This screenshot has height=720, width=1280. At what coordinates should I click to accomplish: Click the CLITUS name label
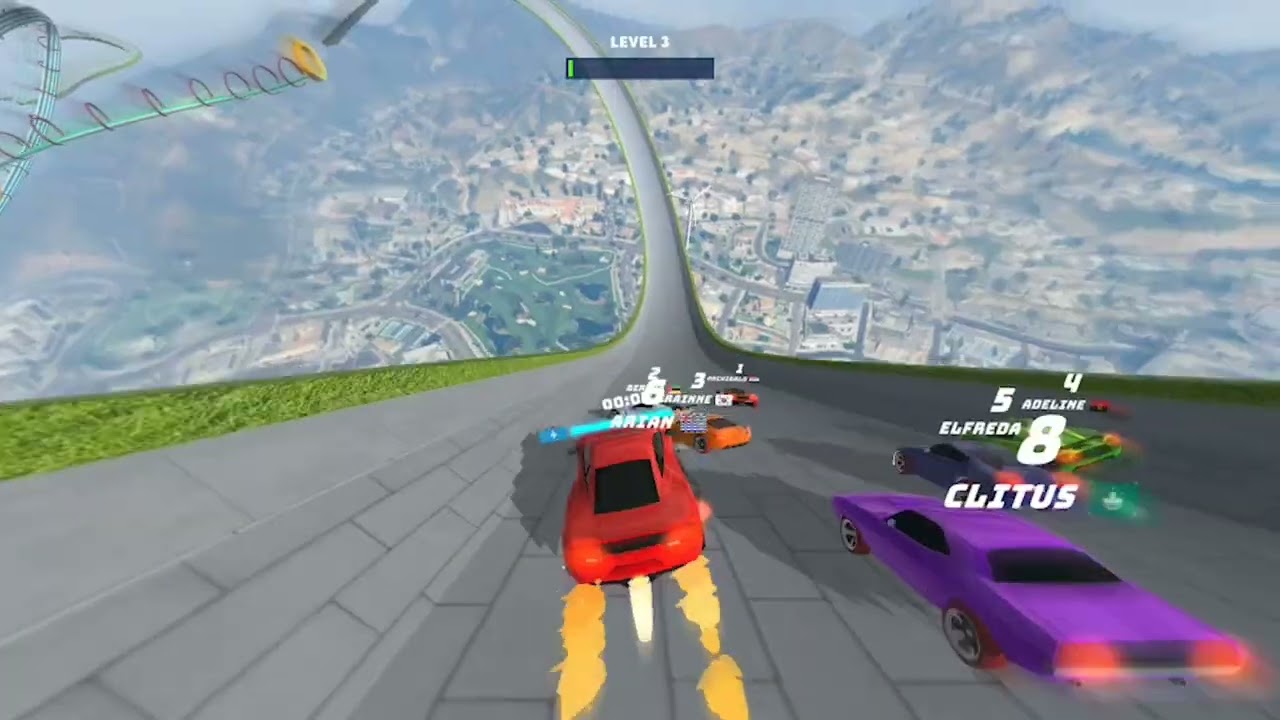(1011, 493)
